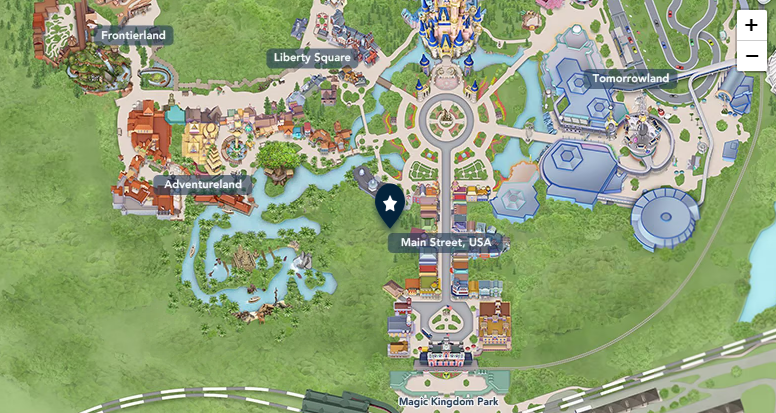Select the Liberty Square label

(313, 58)
